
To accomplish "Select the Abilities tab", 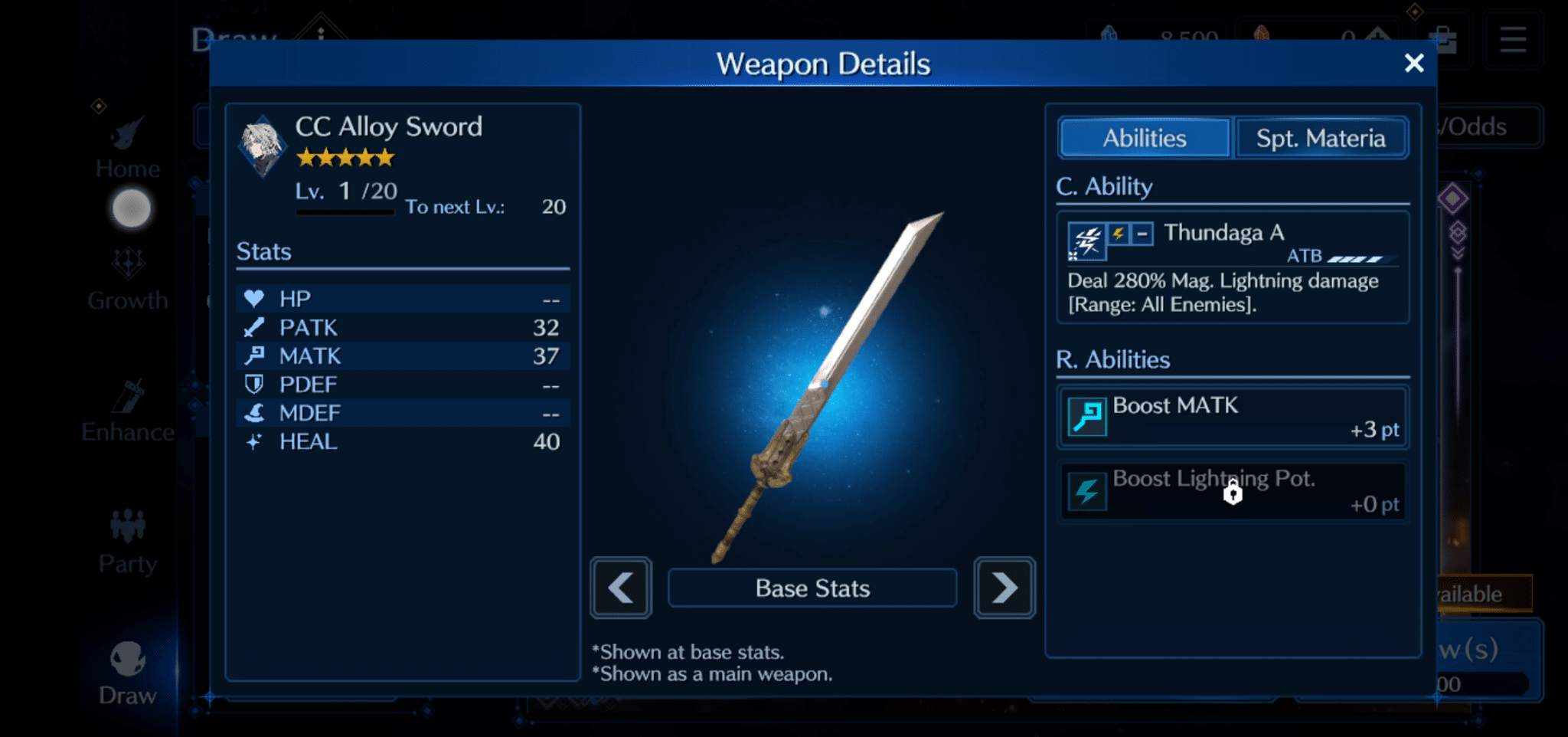I will (x=1143, y=138).
